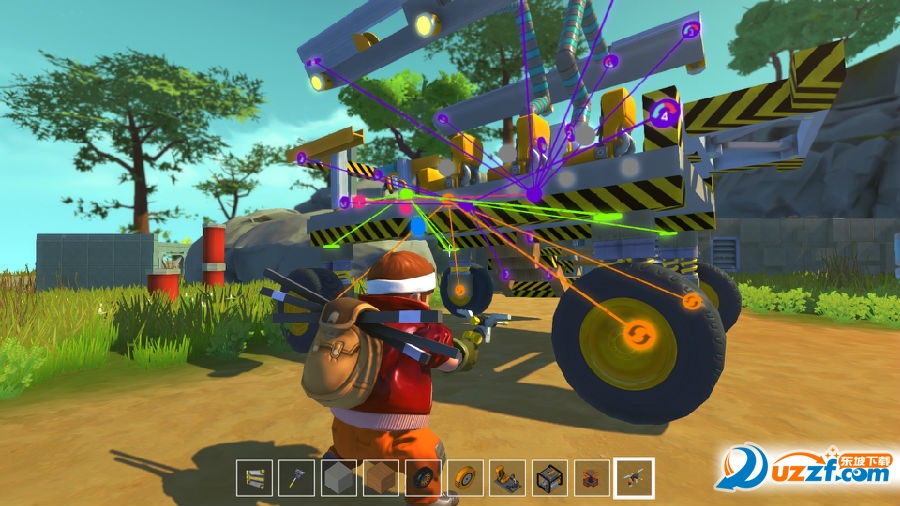Choose the orange bearing part slot
900x506 pixels.
pos(591,478)
